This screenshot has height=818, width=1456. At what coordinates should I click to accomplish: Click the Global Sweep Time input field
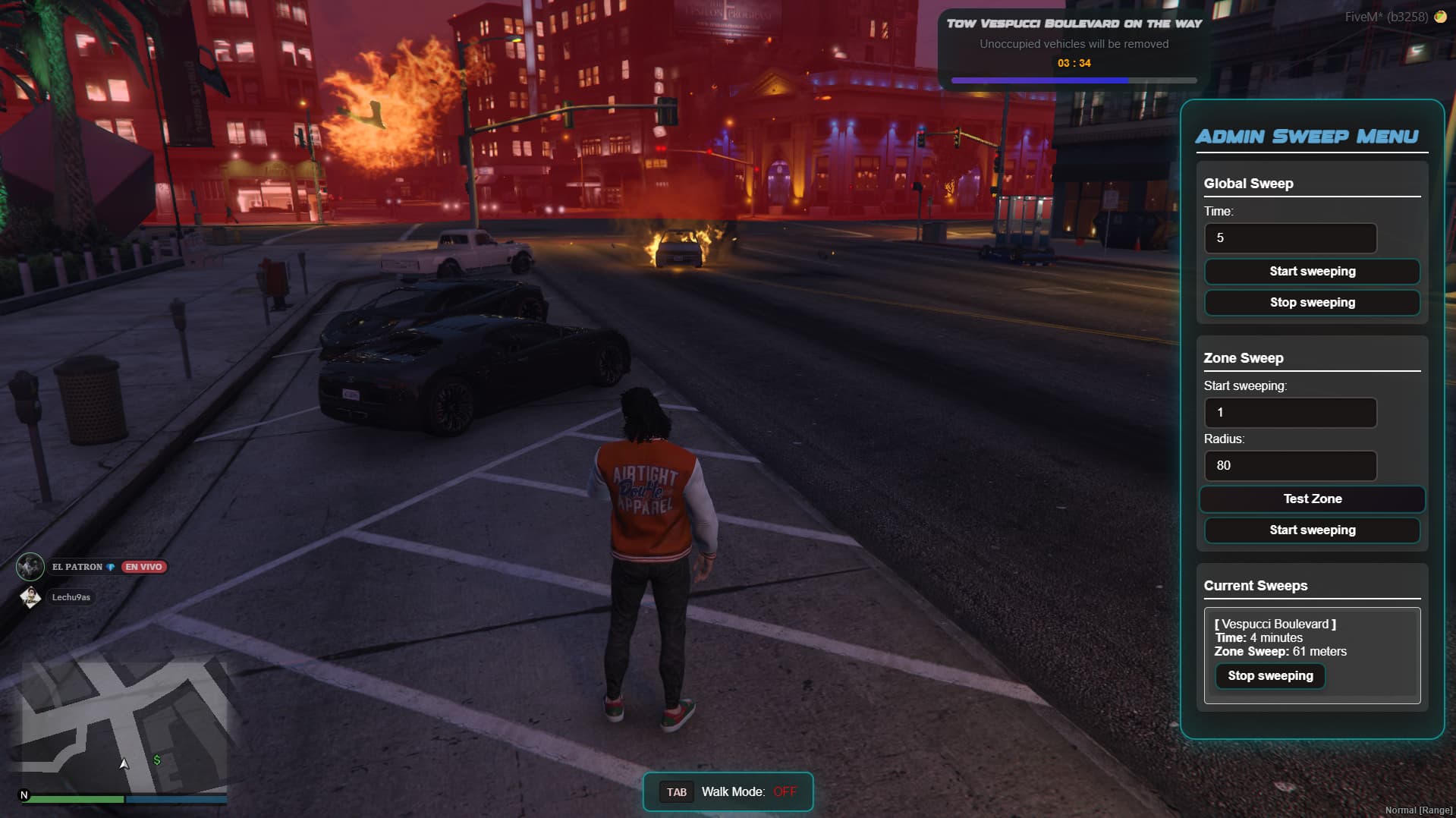(x=1290, y=238)
